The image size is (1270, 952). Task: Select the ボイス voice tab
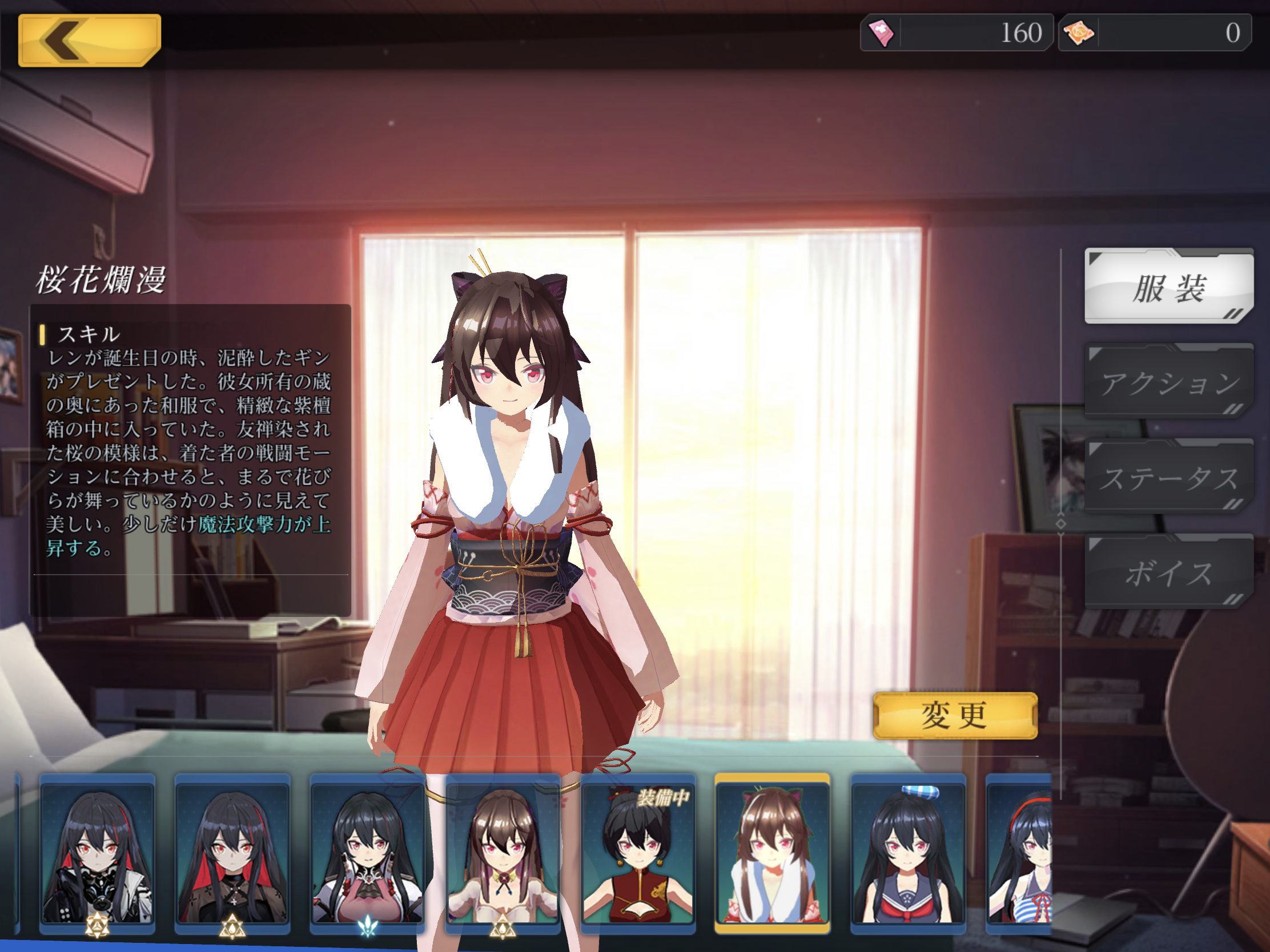(1168, 572)
